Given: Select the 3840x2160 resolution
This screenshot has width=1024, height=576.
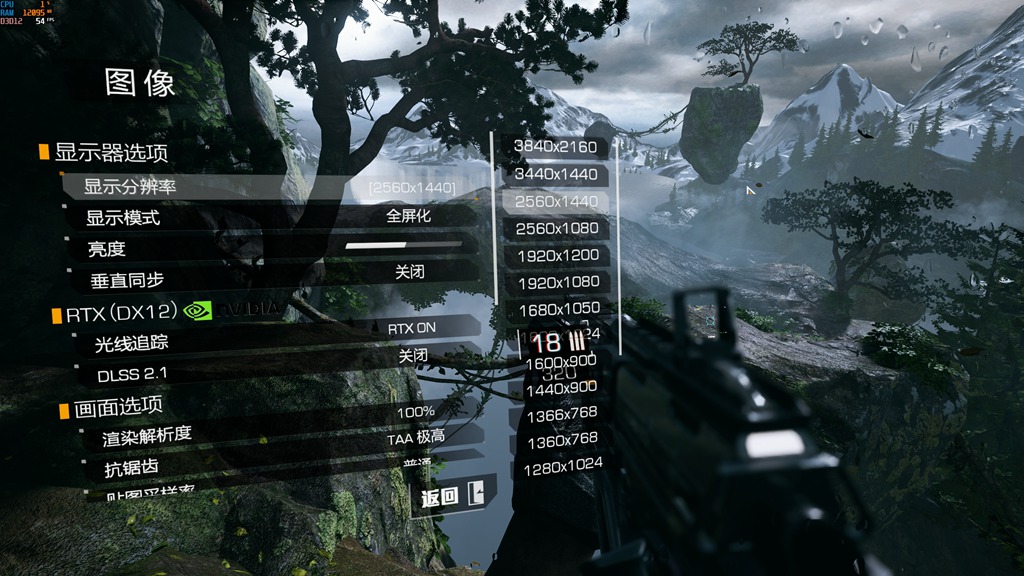Looking at the screenshot, I should tap(555, 147).
